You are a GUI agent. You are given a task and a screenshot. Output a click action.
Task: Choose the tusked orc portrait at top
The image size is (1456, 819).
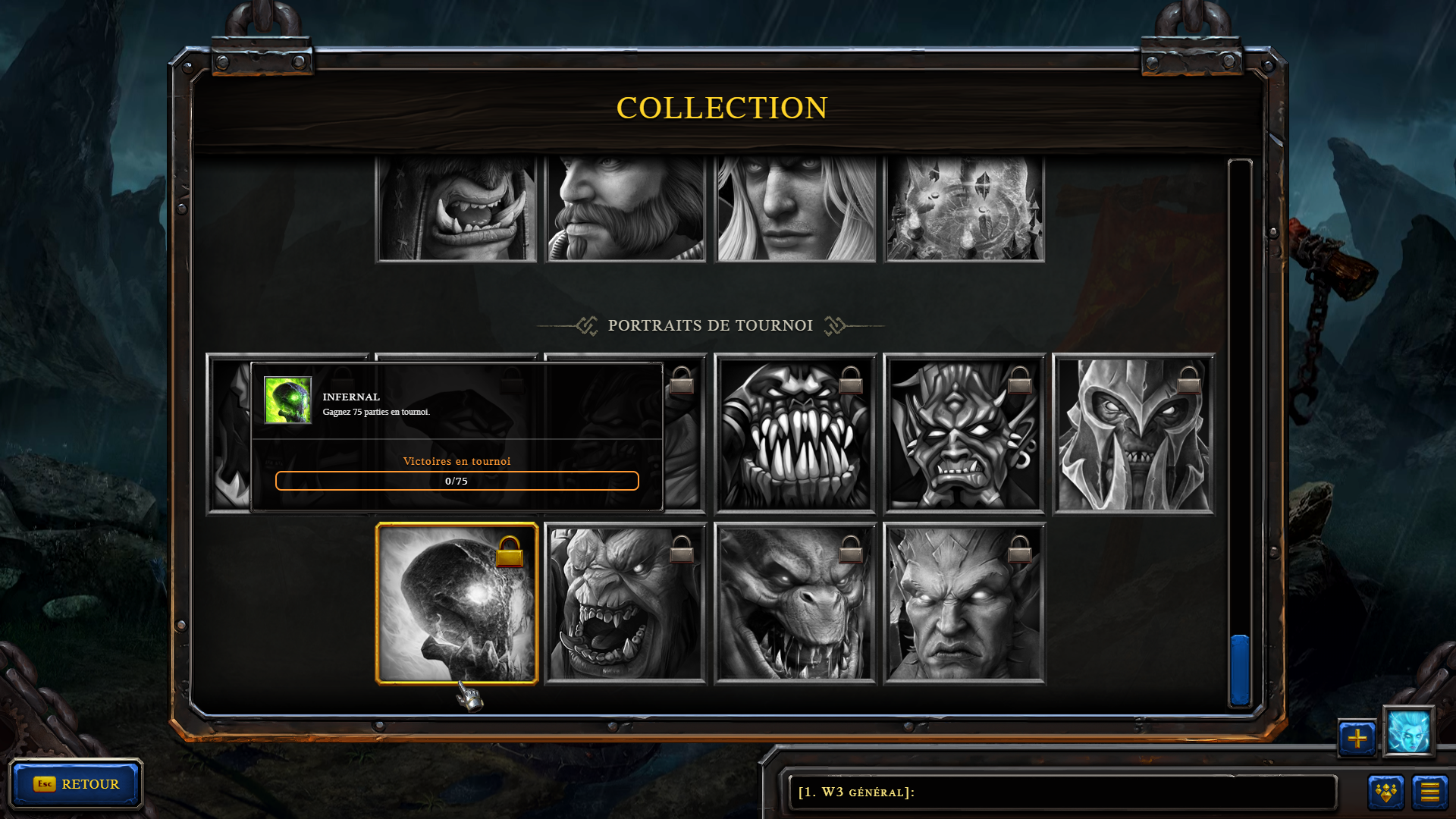(457, 209)
